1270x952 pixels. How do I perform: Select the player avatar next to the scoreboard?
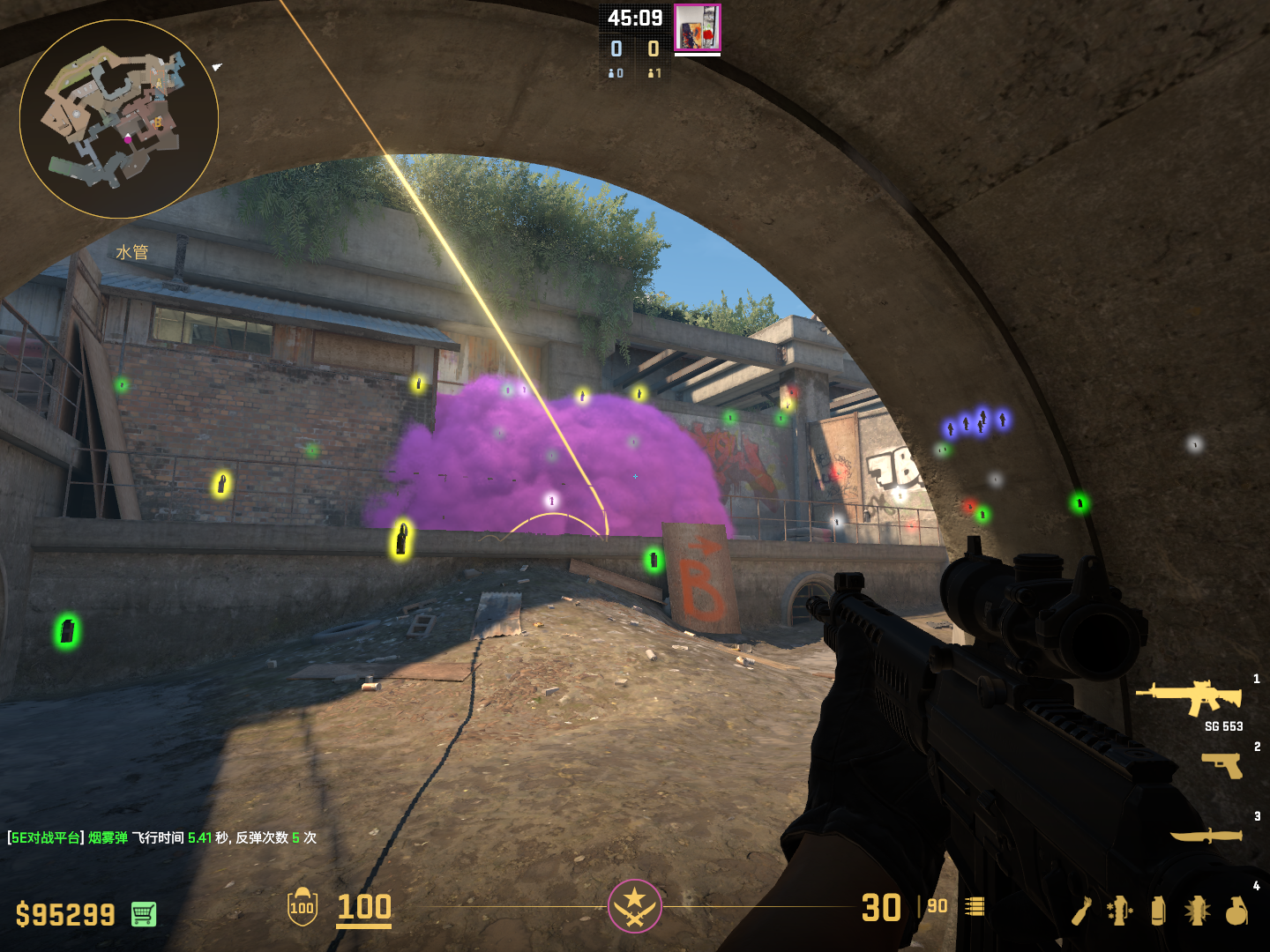(x=698, y=27)
